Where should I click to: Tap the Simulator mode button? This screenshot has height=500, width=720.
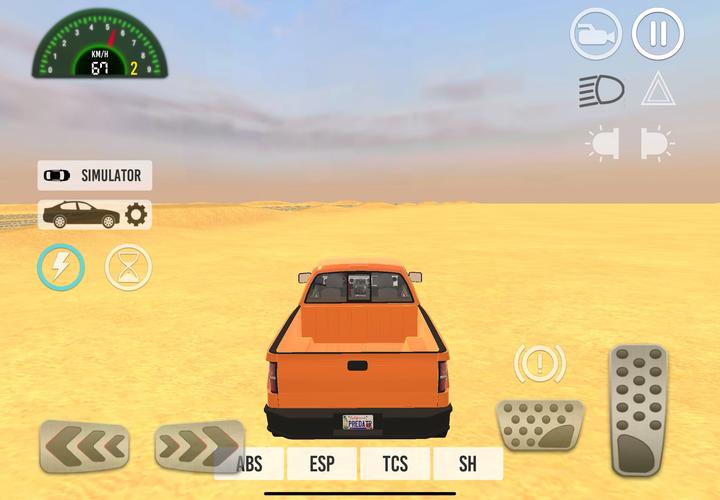(x=95, y=175)
